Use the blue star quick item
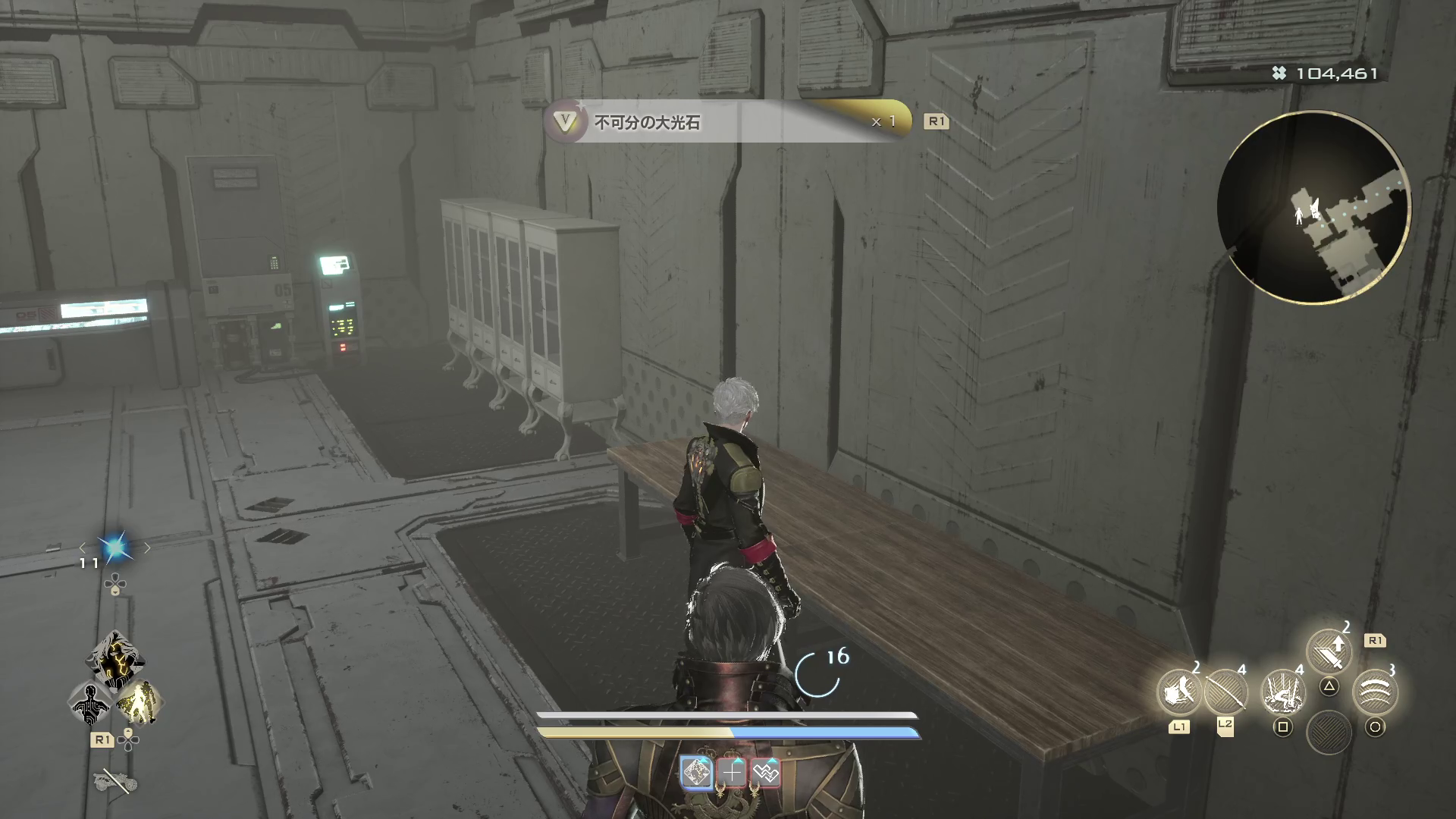 pyautogui.click(x=115, y=548)
